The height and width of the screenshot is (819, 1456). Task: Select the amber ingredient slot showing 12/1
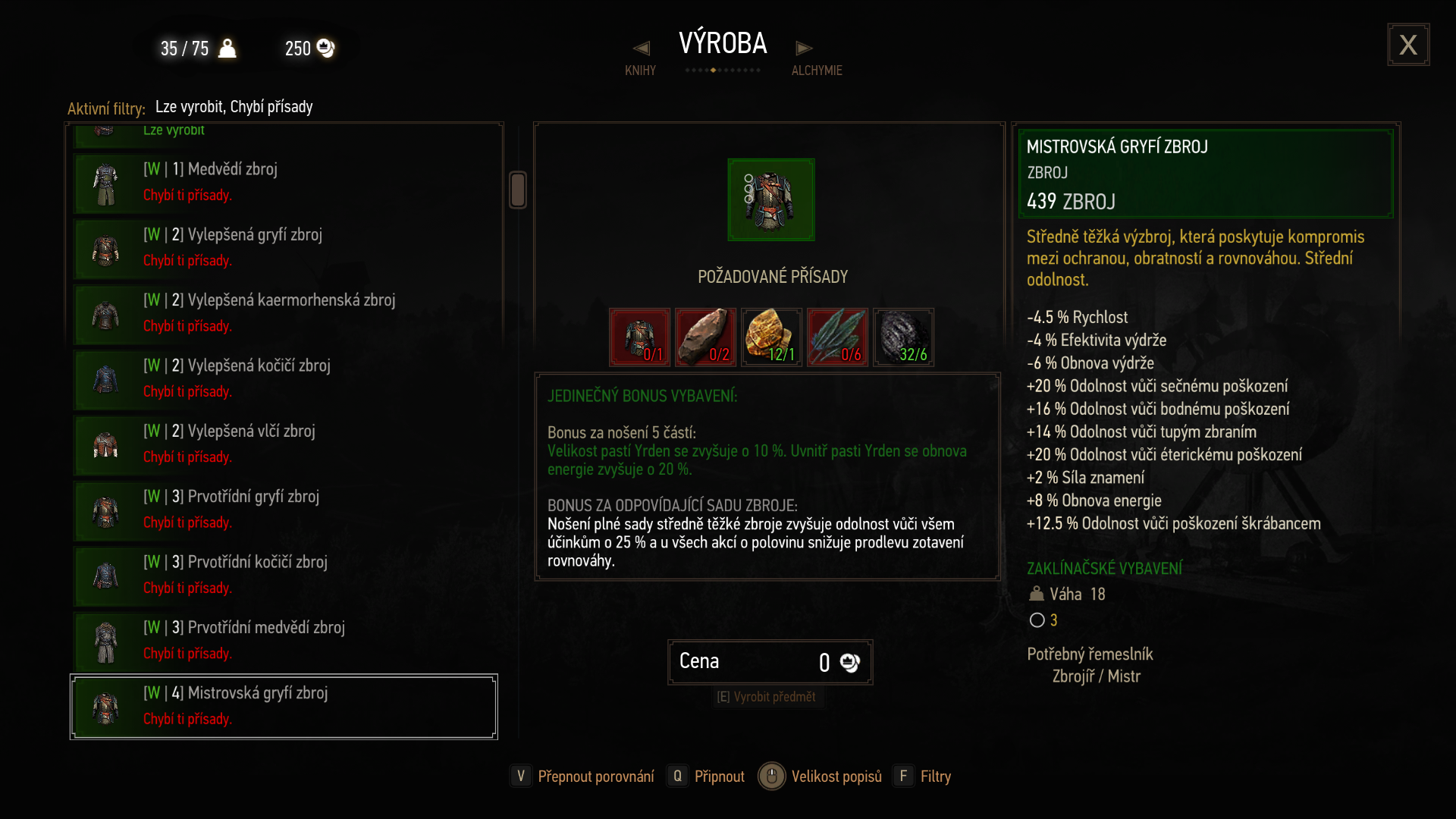point(771,337)
